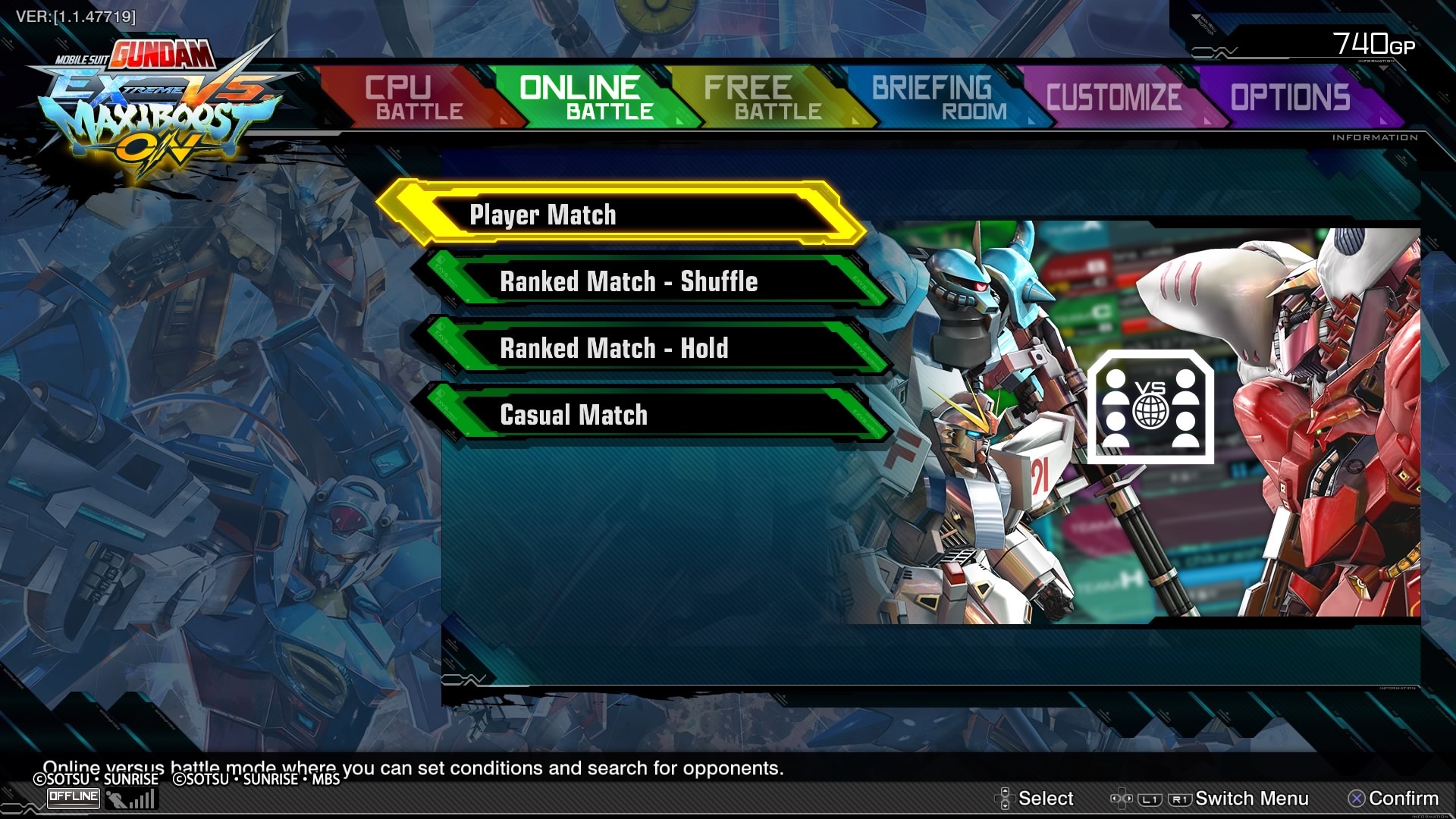Go to the Briefing Room tab
The width and height of the screenshot is (1456, 819).
[x=939, y=98]
